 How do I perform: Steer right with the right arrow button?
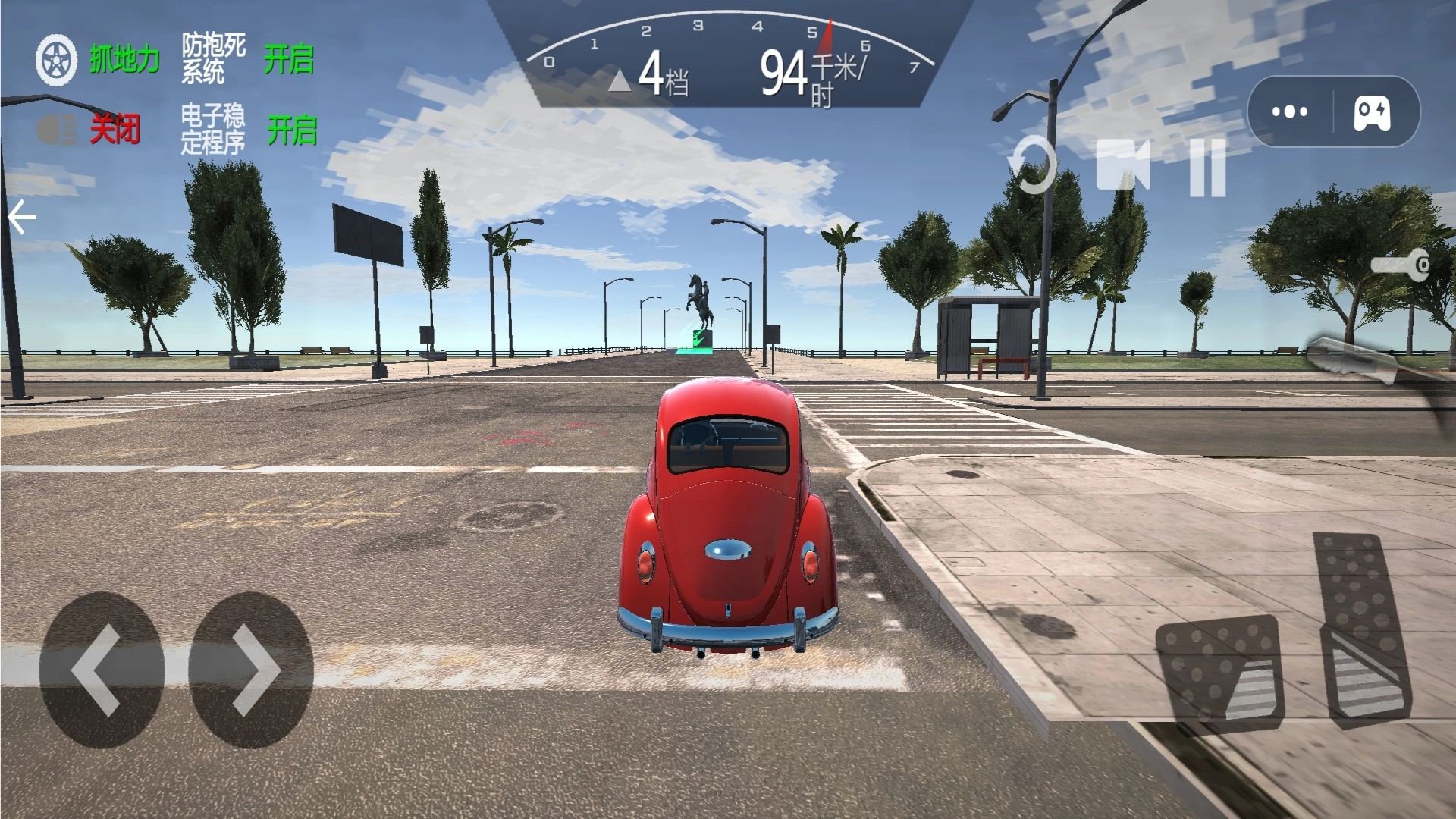click(x=251, y=670)
